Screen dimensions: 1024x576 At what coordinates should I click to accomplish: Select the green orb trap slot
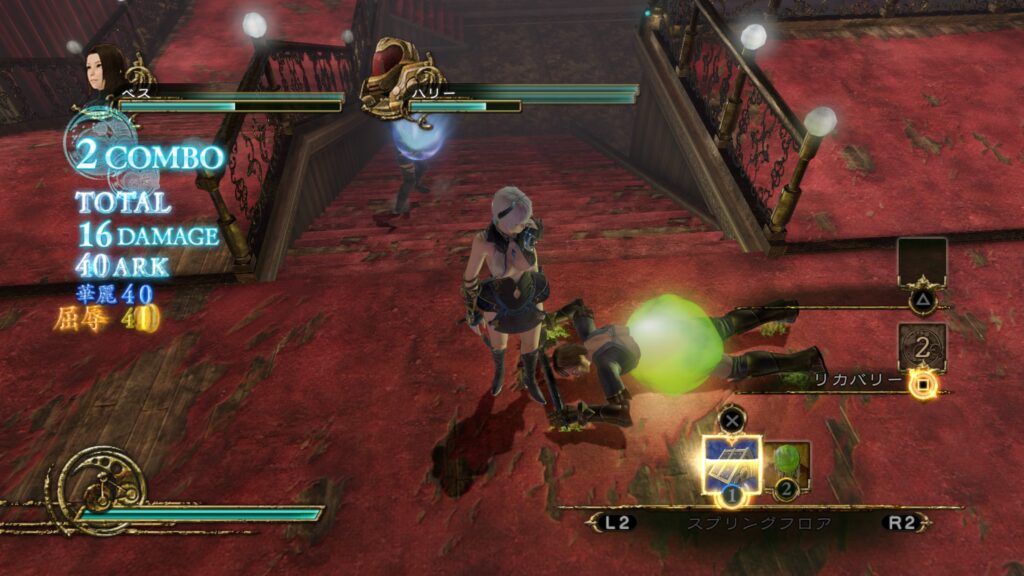coord(788,465)
